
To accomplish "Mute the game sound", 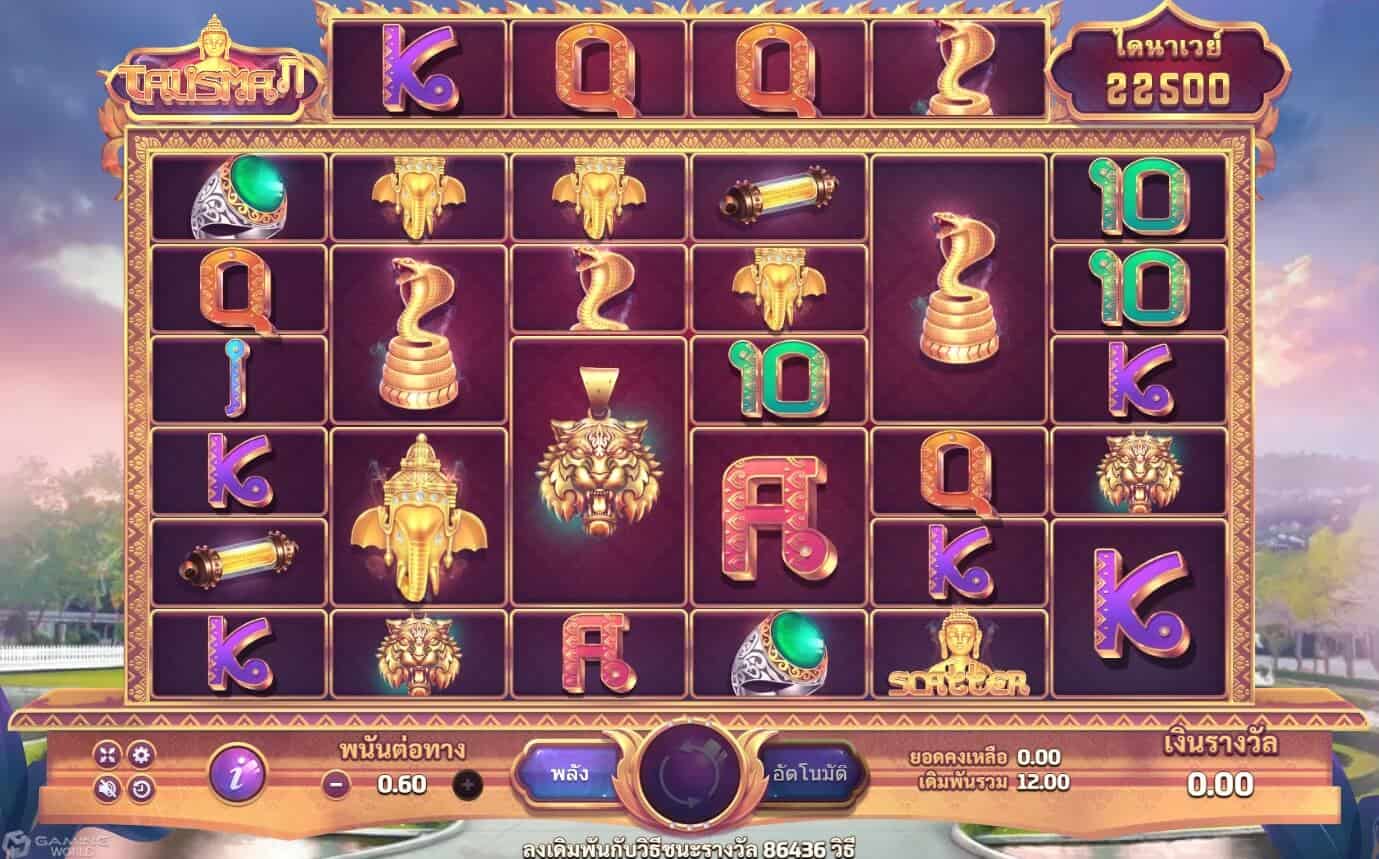I will click(108, 789).
